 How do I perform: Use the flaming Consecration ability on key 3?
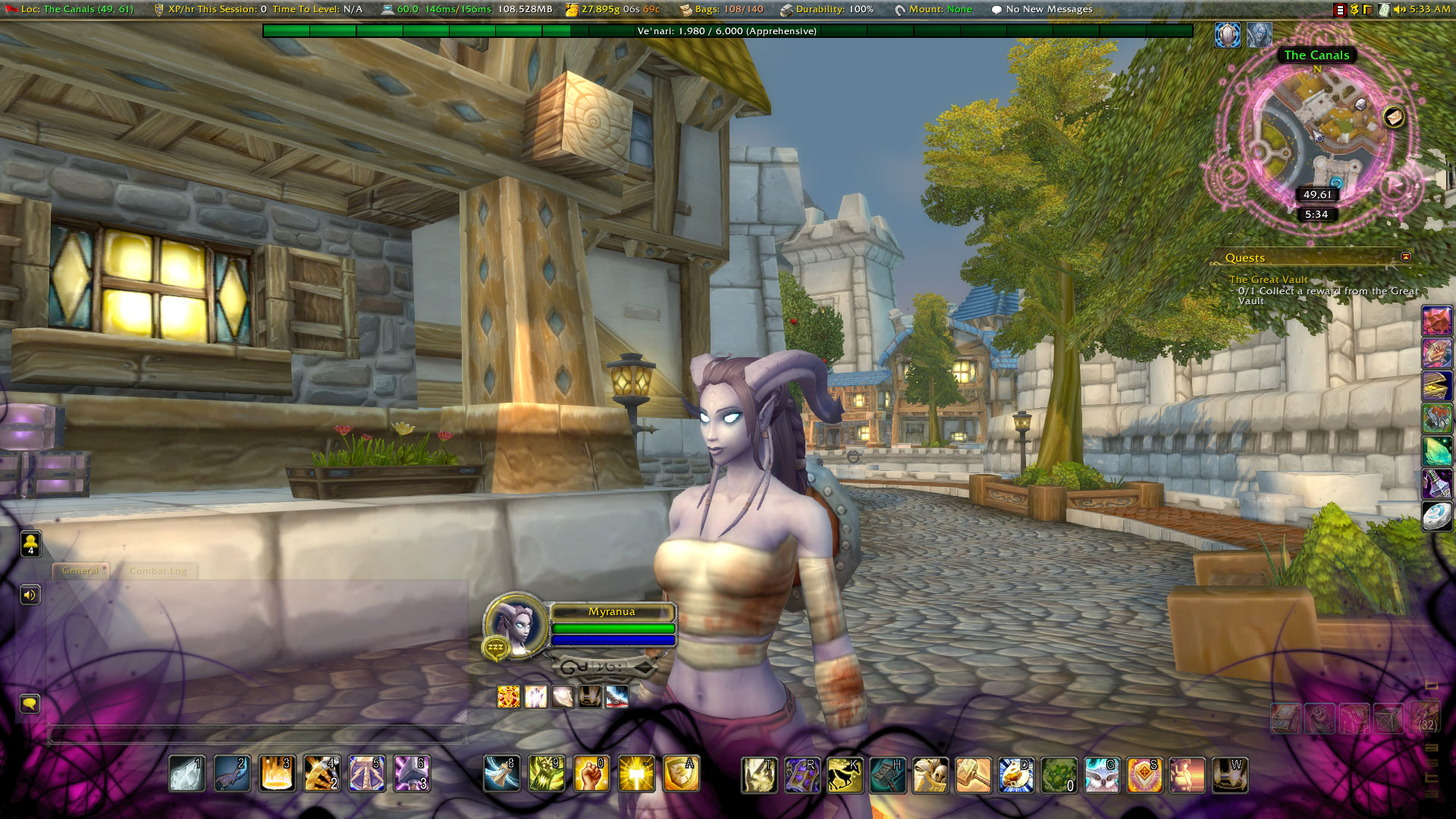point(277,774)
